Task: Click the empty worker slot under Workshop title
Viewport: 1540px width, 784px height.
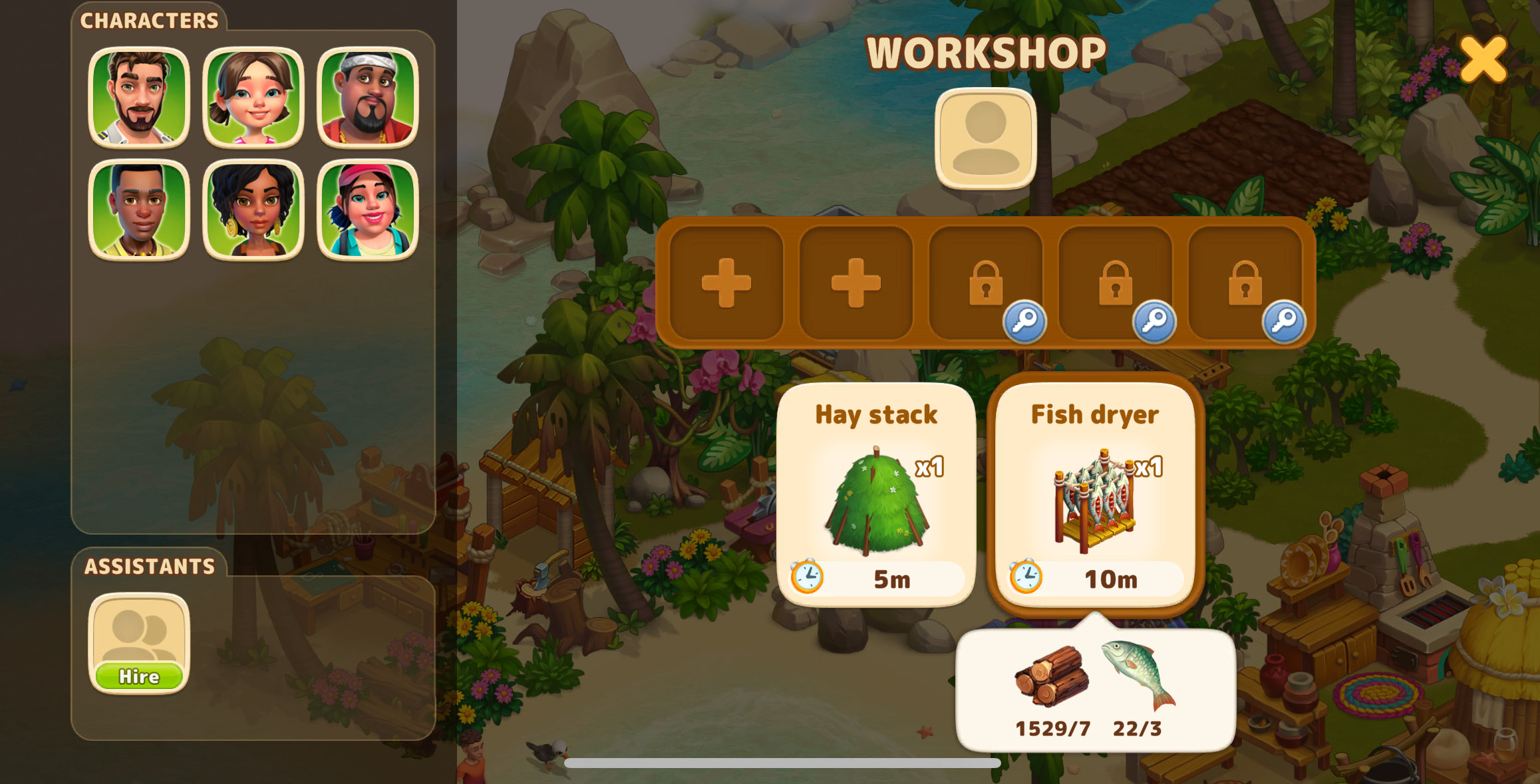Action: (985, 138)
